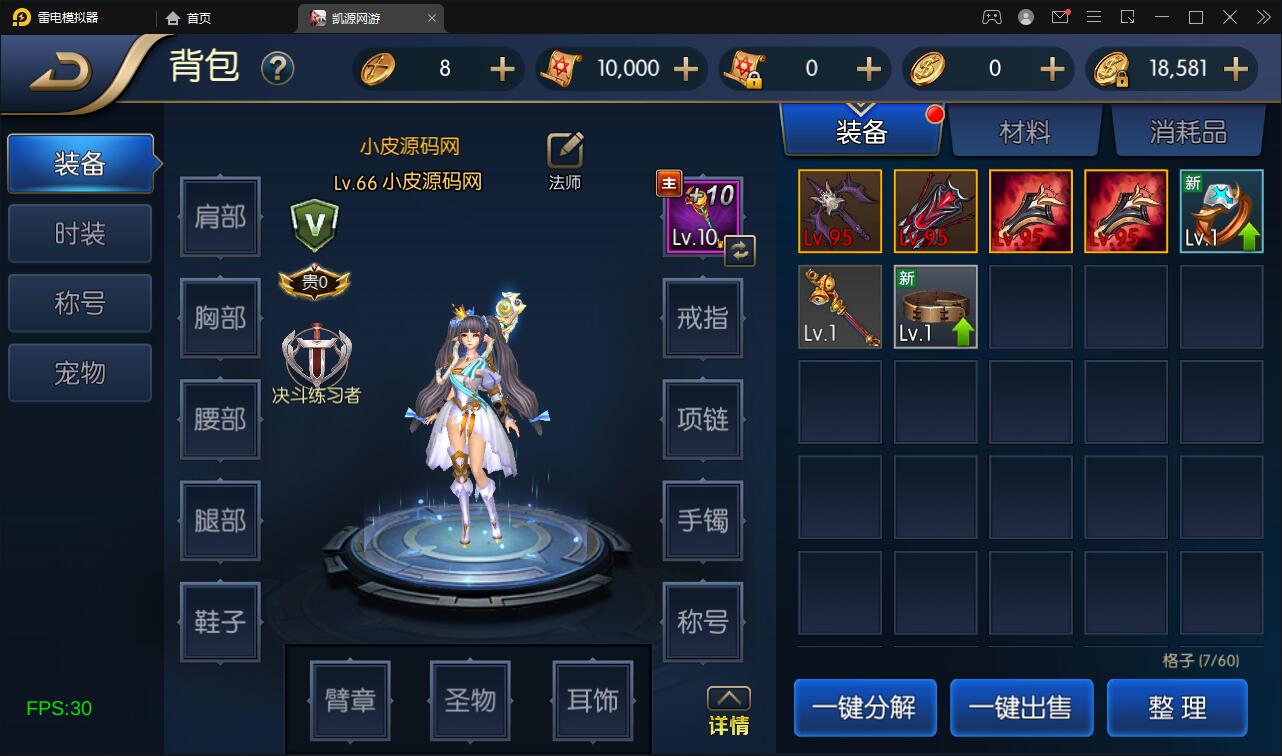Click the swap arrows icon under equipped weapon
The image size is (1282, 756).
[738, 251]
